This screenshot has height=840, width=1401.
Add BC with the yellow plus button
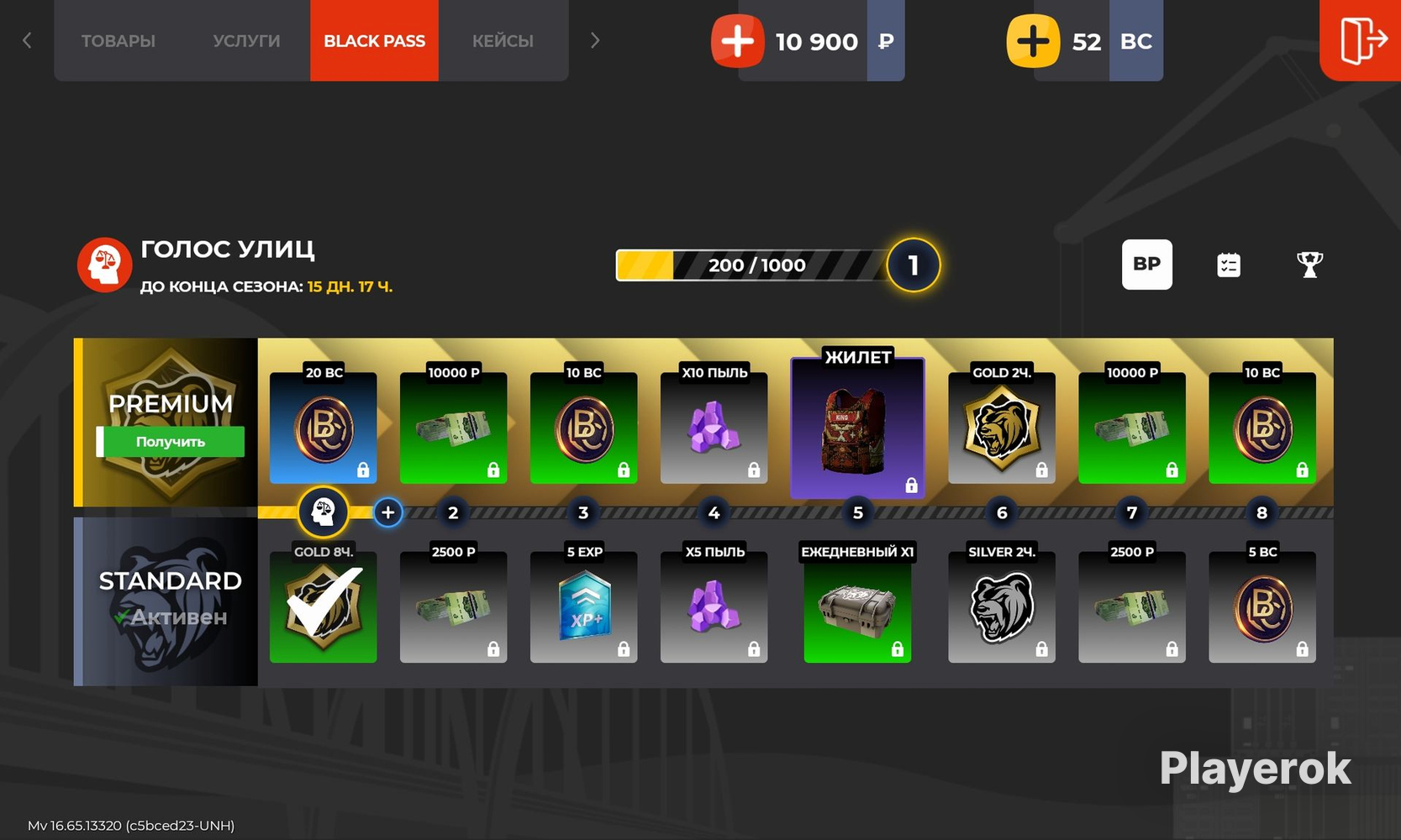click(x=1033, y=41)
